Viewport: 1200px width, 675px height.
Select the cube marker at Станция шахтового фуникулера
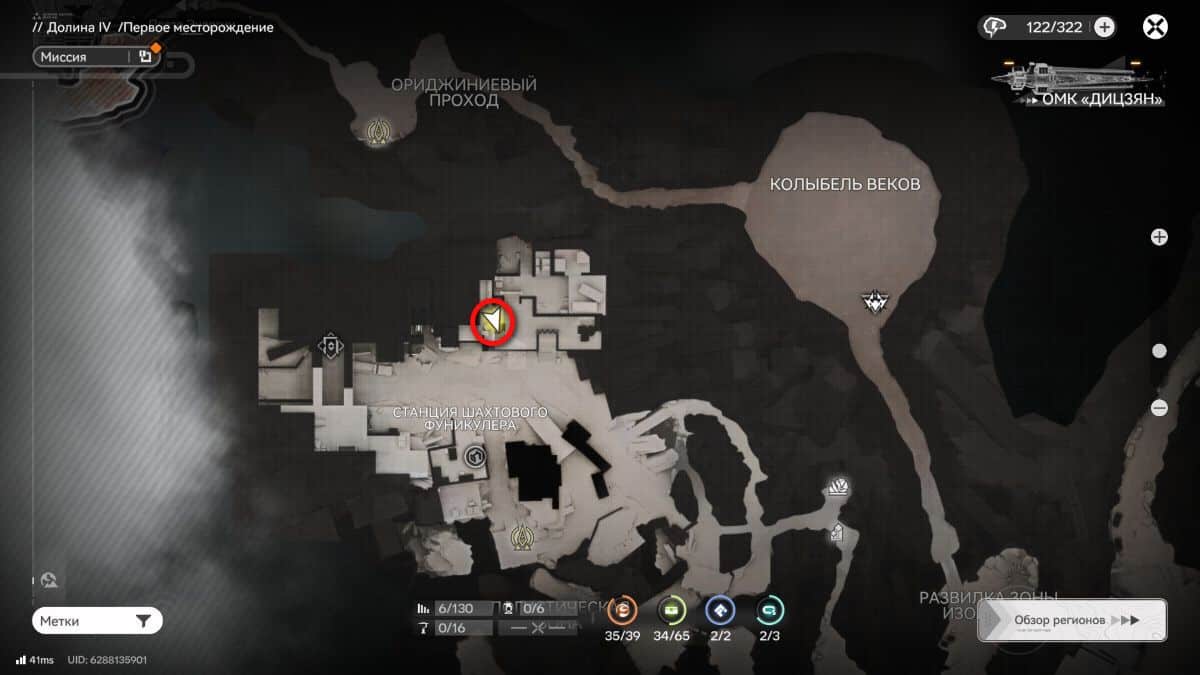pos(475,457)
